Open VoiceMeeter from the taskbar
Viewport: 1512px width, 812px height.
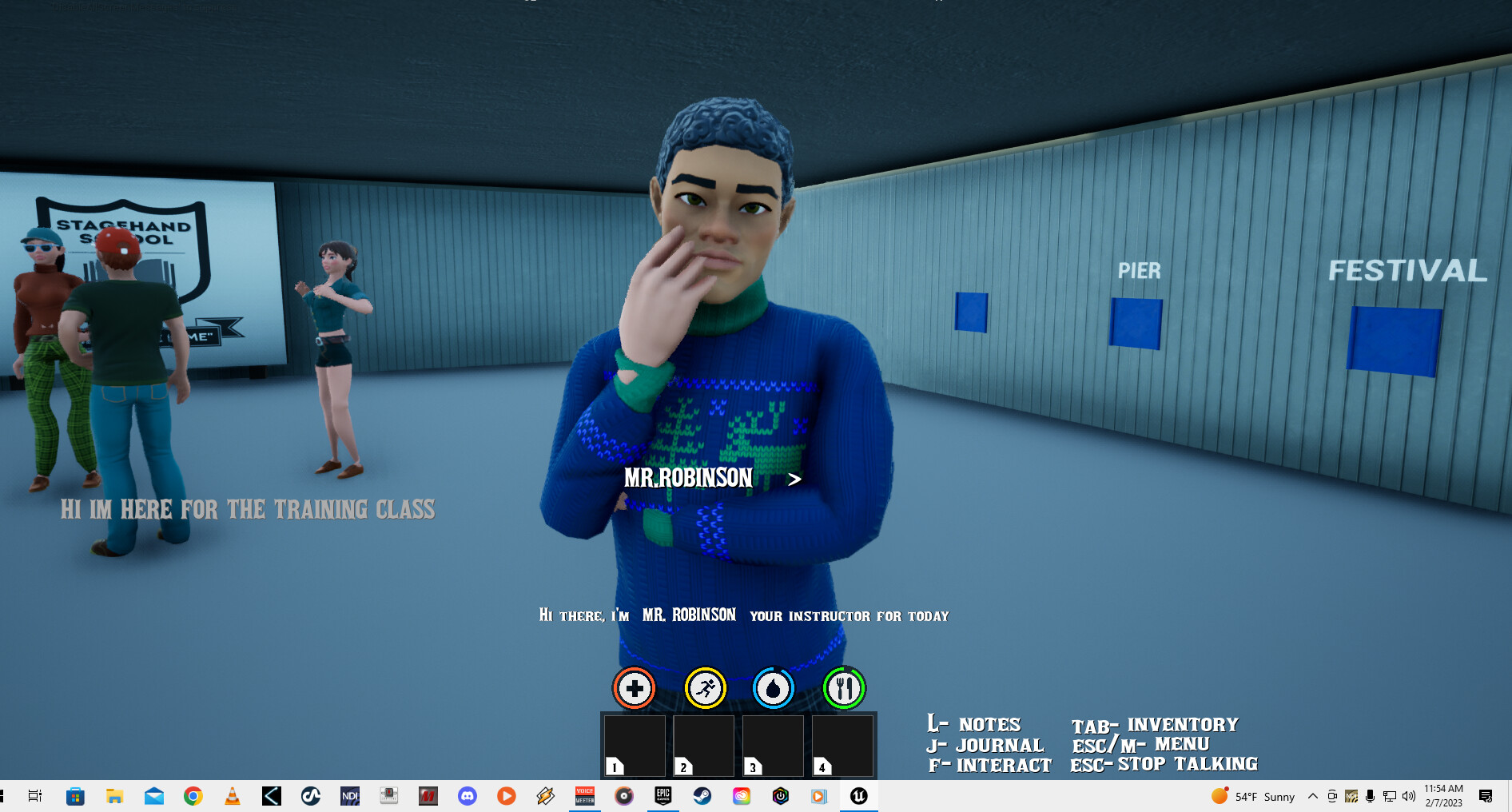584,796
